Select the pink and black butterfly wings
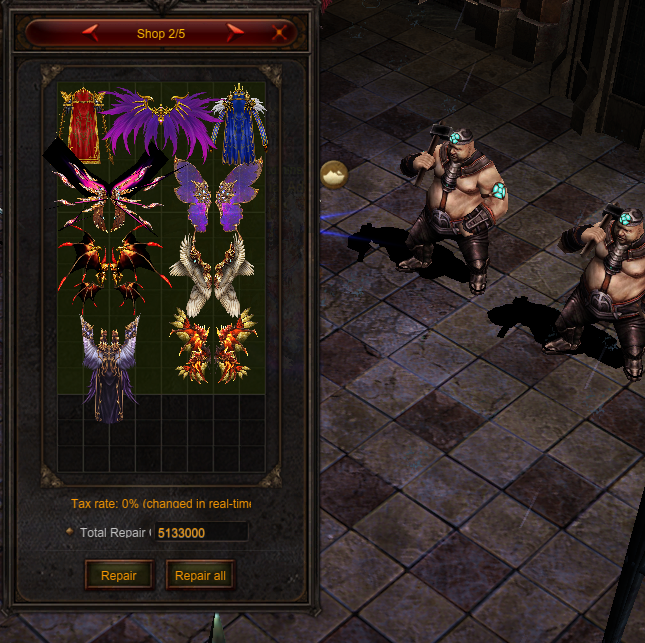This screenshot has width=645, height=643. click(107, 190)
